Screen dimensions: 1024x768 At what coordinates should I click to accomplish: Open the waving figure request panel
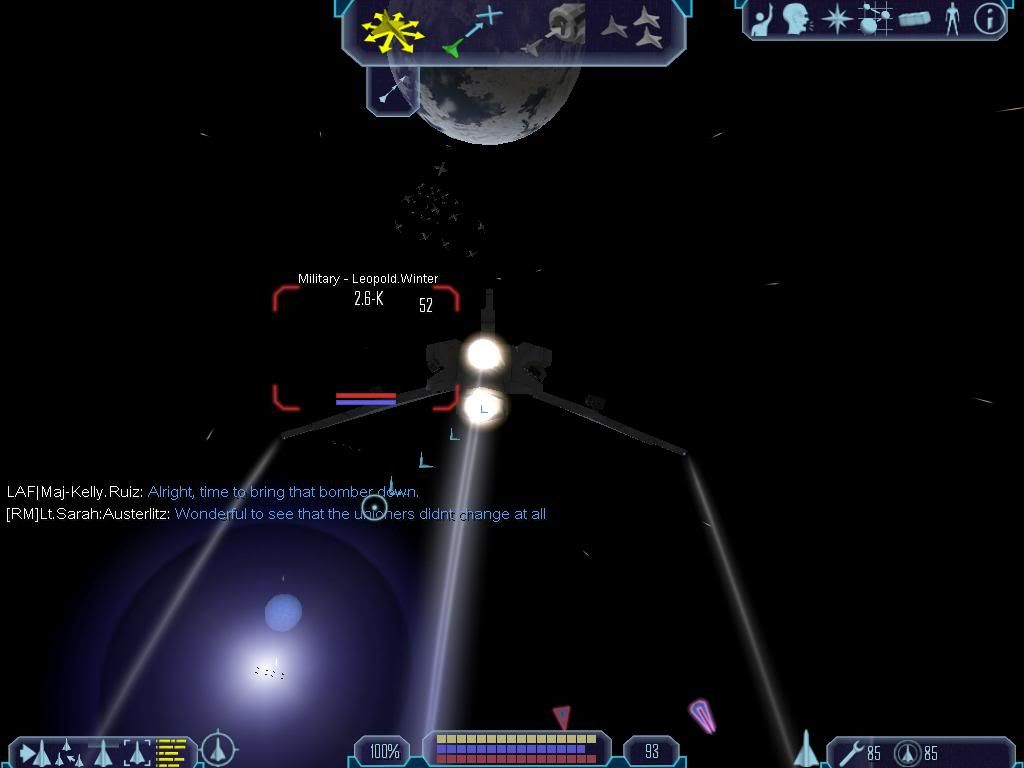click(763, 19)
